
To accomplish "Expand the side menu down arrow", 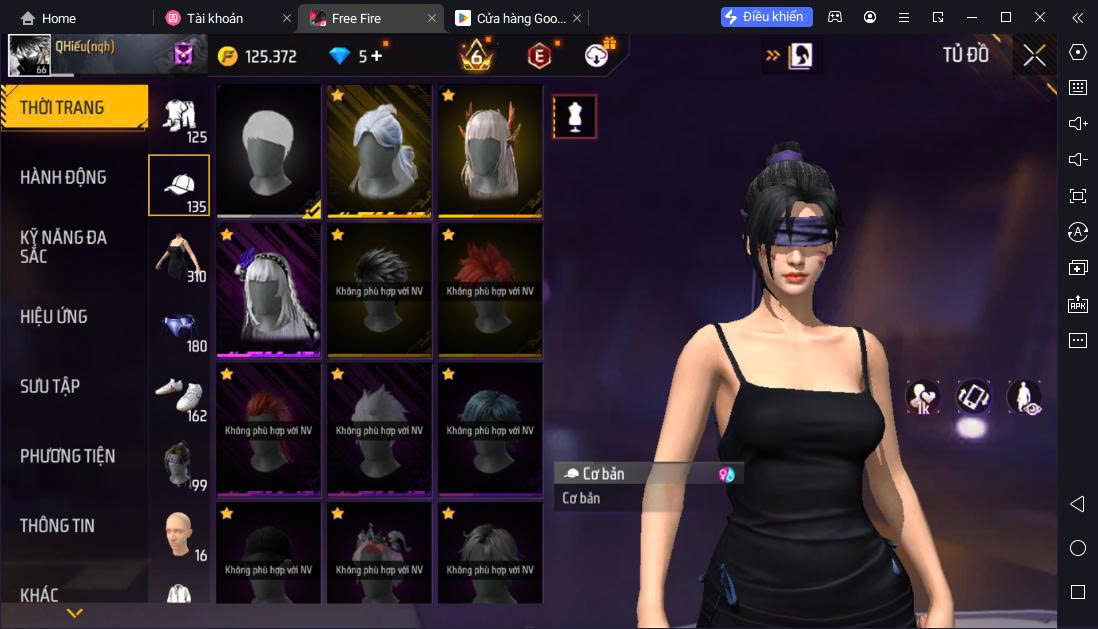I will point(74,613).
